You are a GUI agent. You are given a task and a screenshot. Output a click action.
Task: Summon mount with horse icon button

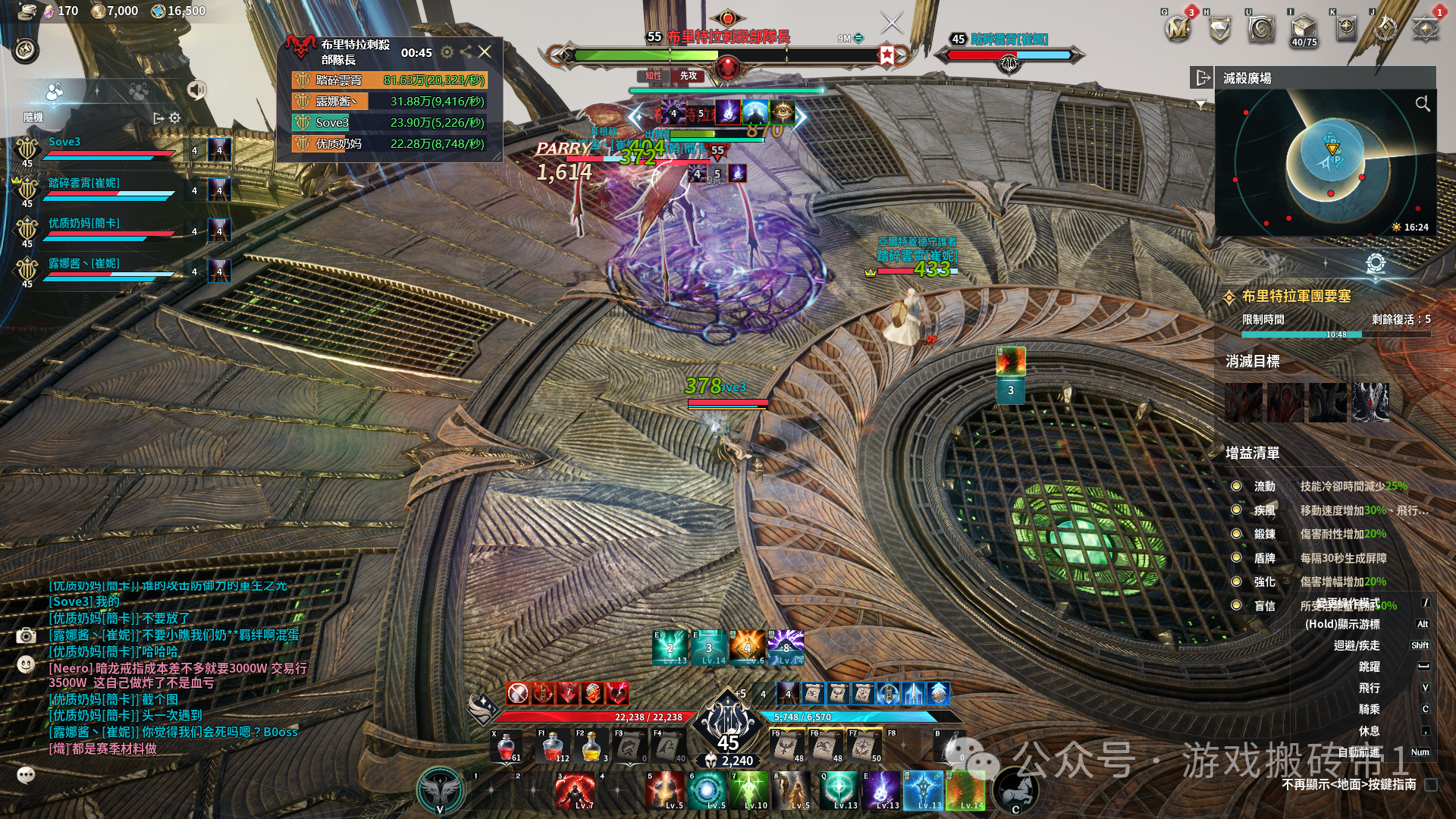coord(1015,790)
